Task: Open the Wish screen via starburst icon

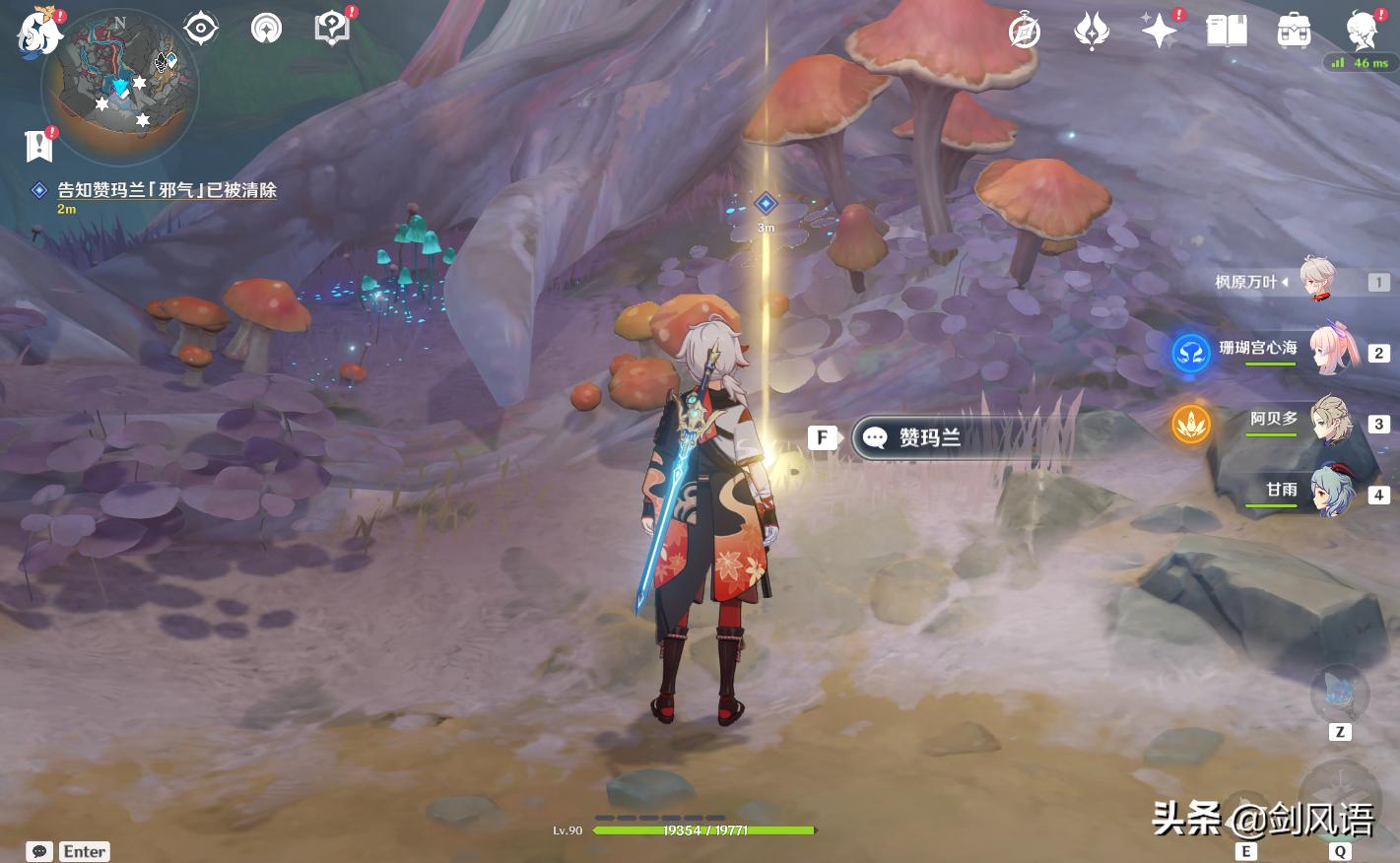Action: coord(1159,31)
